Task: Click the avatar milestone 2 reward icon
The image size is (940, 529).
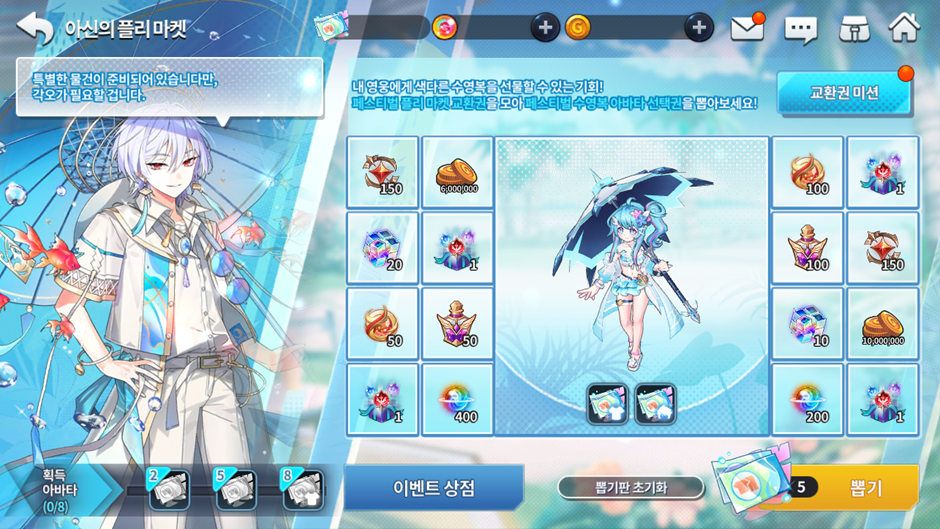Action: pyautogui.click(x=169, y=489)
